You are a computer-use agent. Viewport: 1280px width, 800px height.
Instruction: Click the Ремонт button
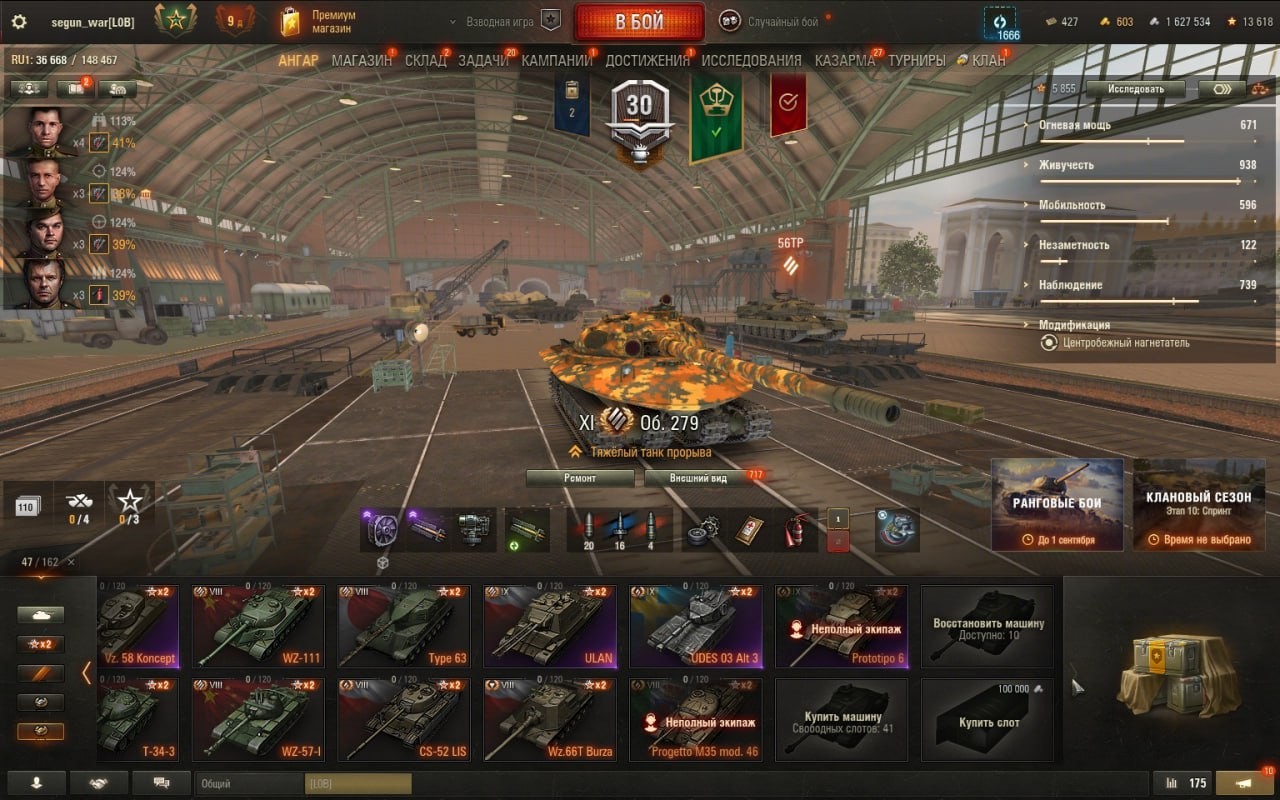click(580, 478)
